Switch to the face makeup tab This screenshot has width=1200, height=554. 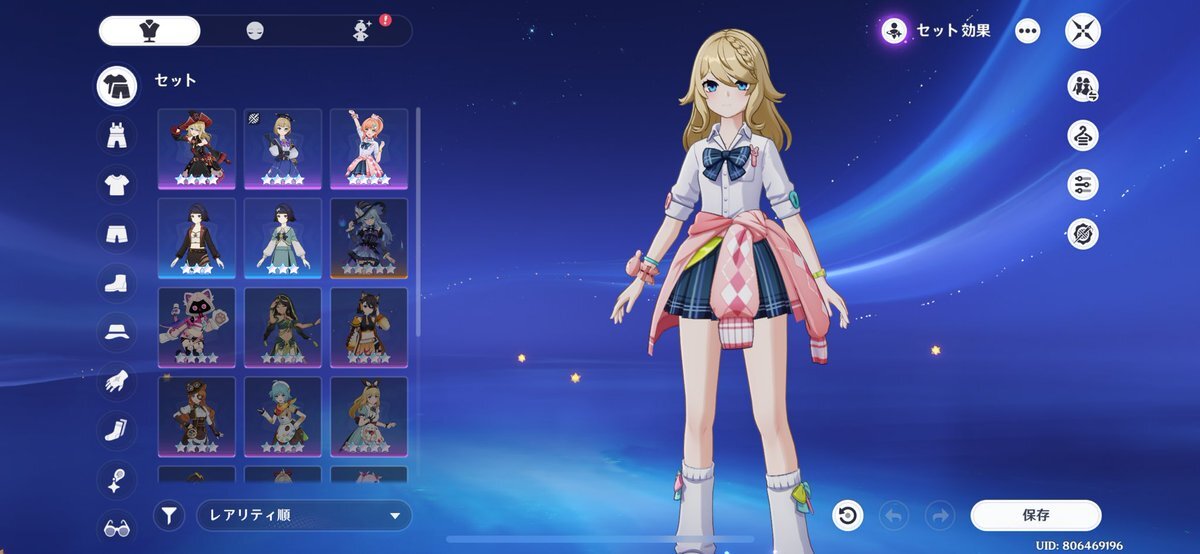(x=255, y=31)
